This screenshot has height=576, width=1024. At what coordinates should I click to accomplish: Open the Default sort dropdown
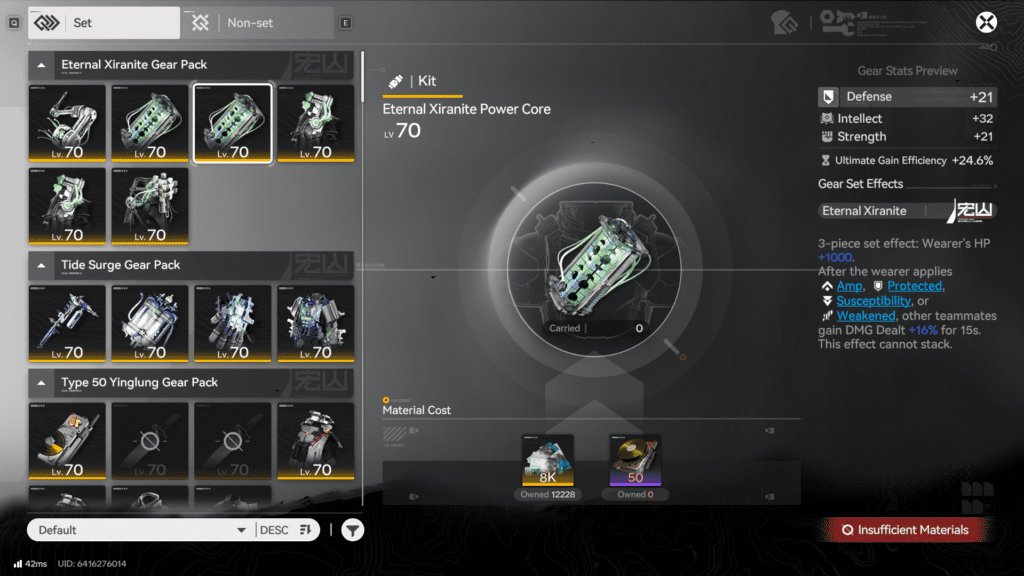[140, 530]
